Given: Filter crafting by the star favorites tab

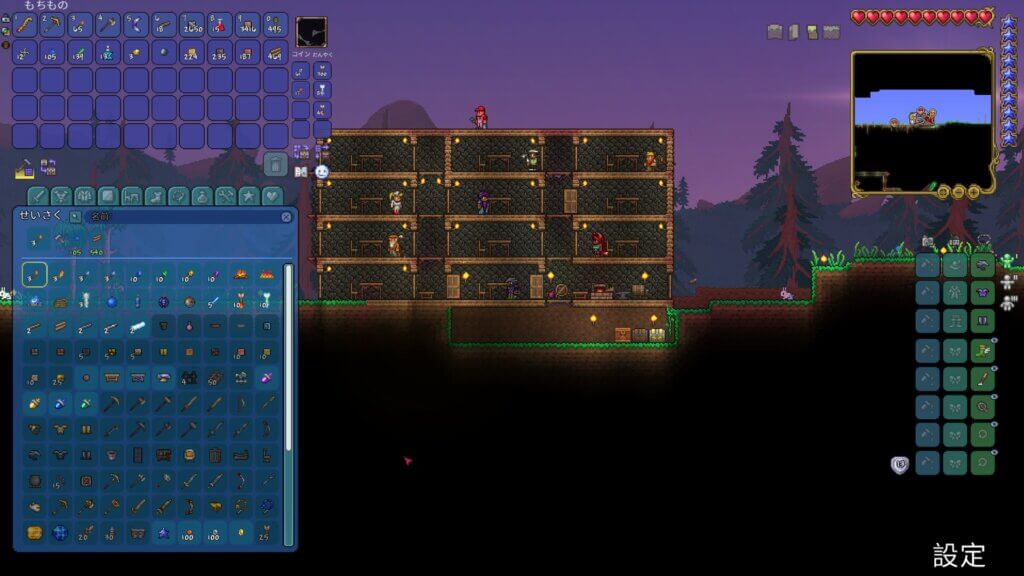Looking at the screenshot, I should pos(248,196).
